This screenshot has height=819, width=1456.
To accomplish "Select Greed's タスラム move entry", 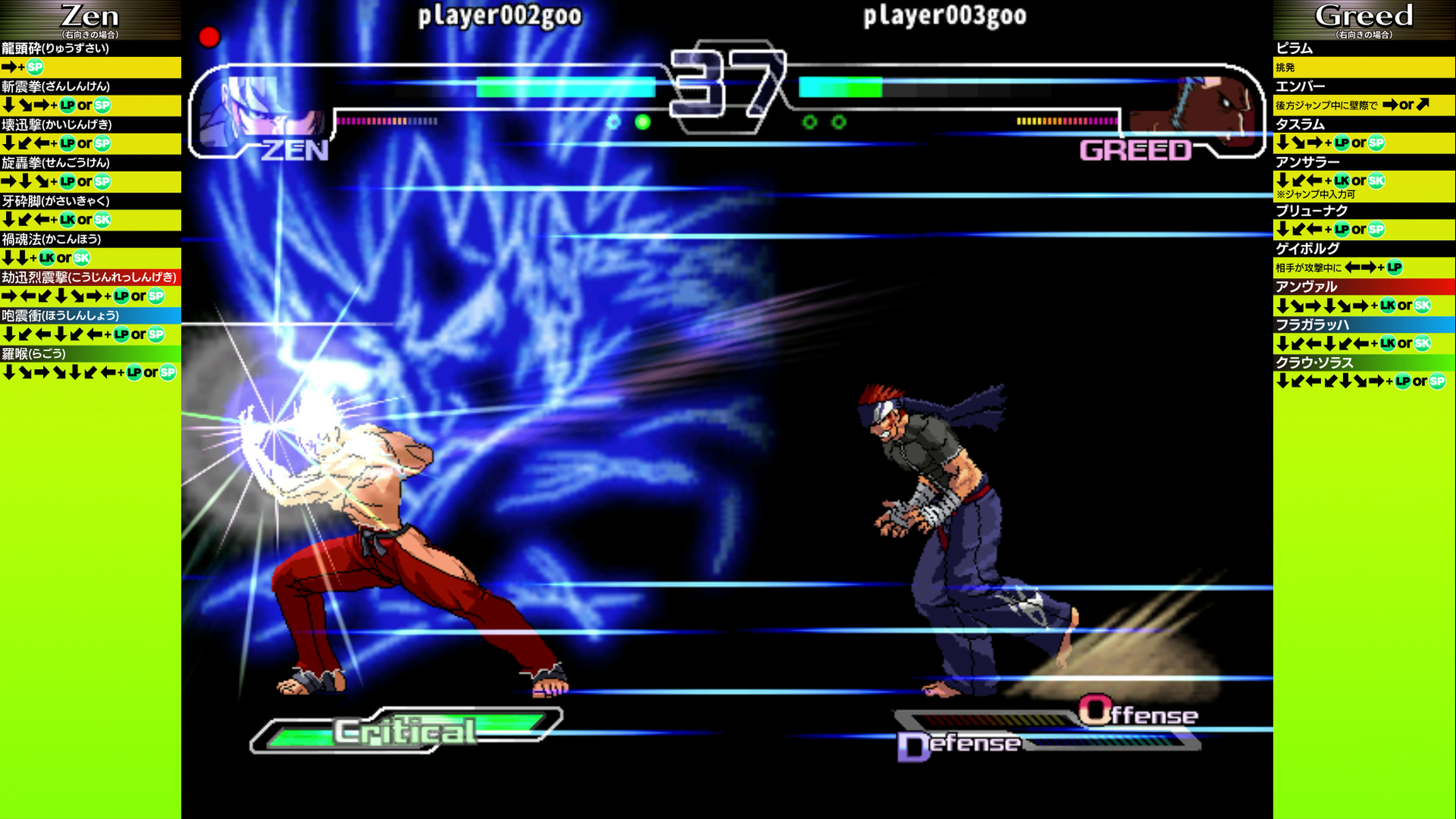I will [x=1300, y=124].
